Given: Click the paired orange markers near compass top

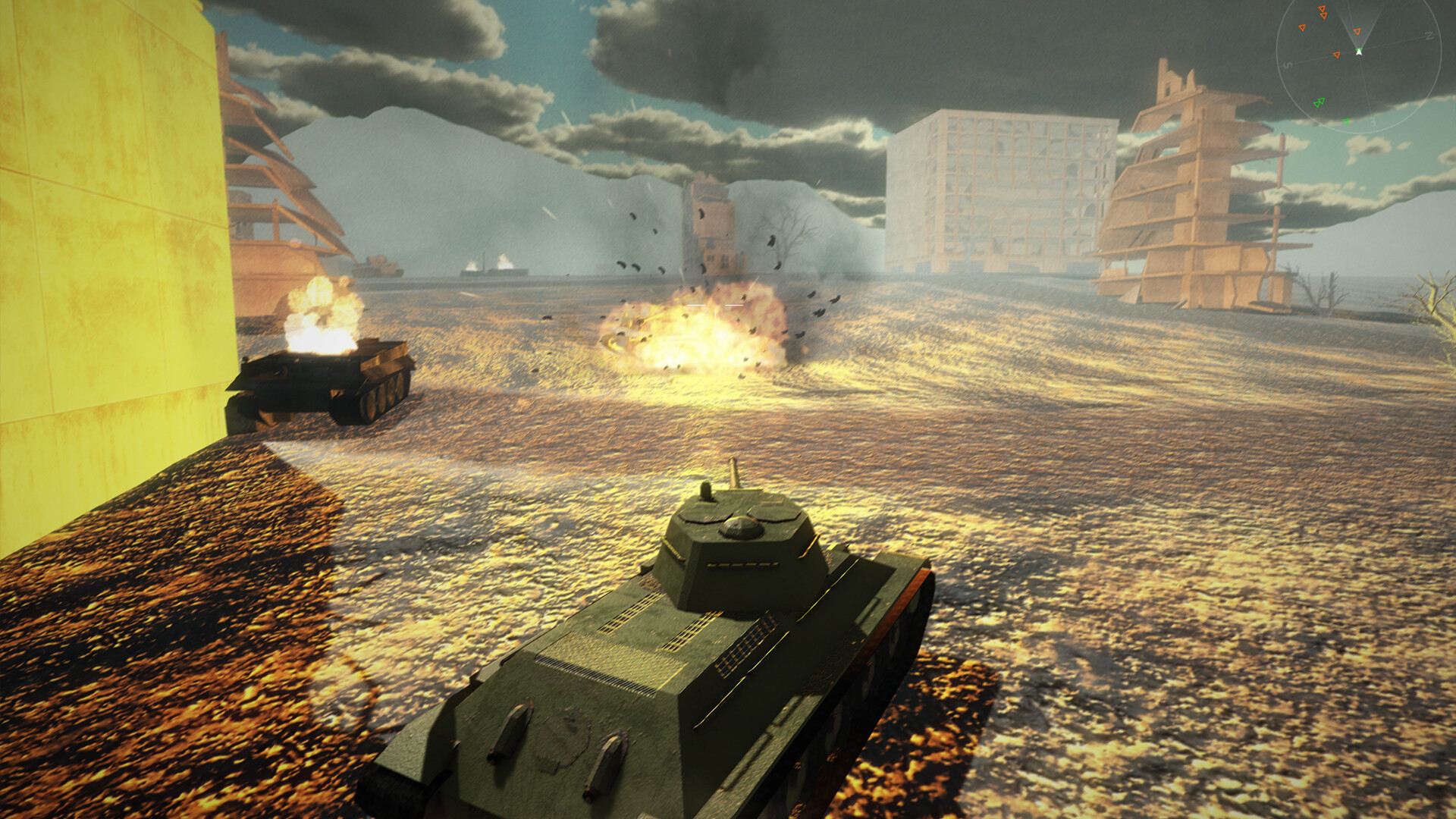Looking at the screenshot, I should click(x=1323, y=11).
